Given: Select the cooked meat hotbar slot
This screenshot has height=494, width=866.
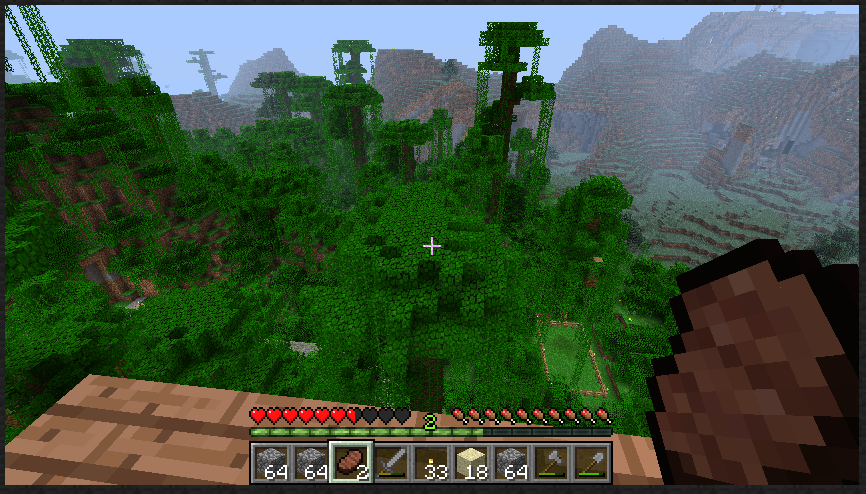Looking at the screenshot, I should click(x=351, y=462).
